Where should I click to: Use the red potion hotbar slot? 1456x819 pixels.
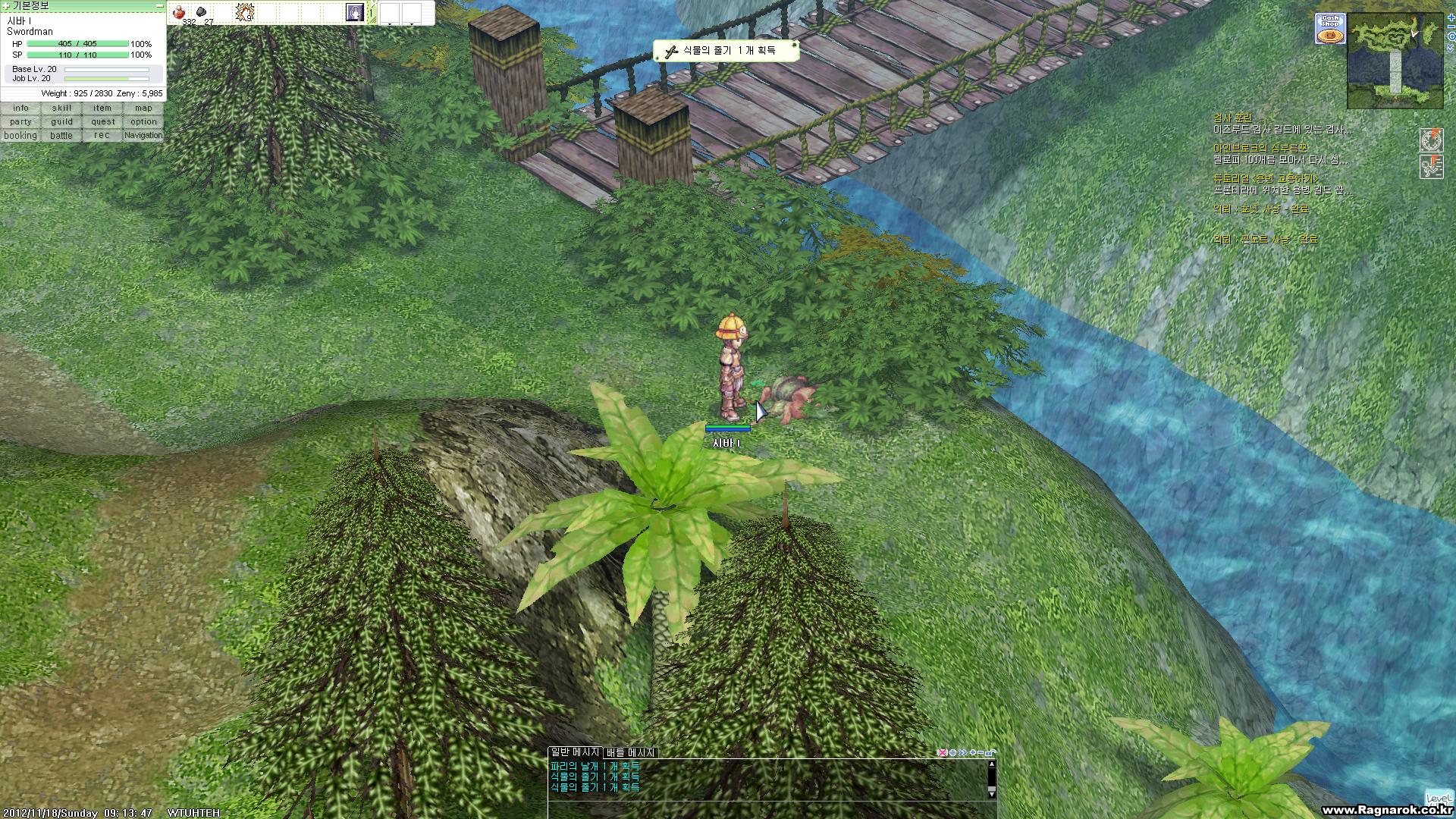[180, 12]
